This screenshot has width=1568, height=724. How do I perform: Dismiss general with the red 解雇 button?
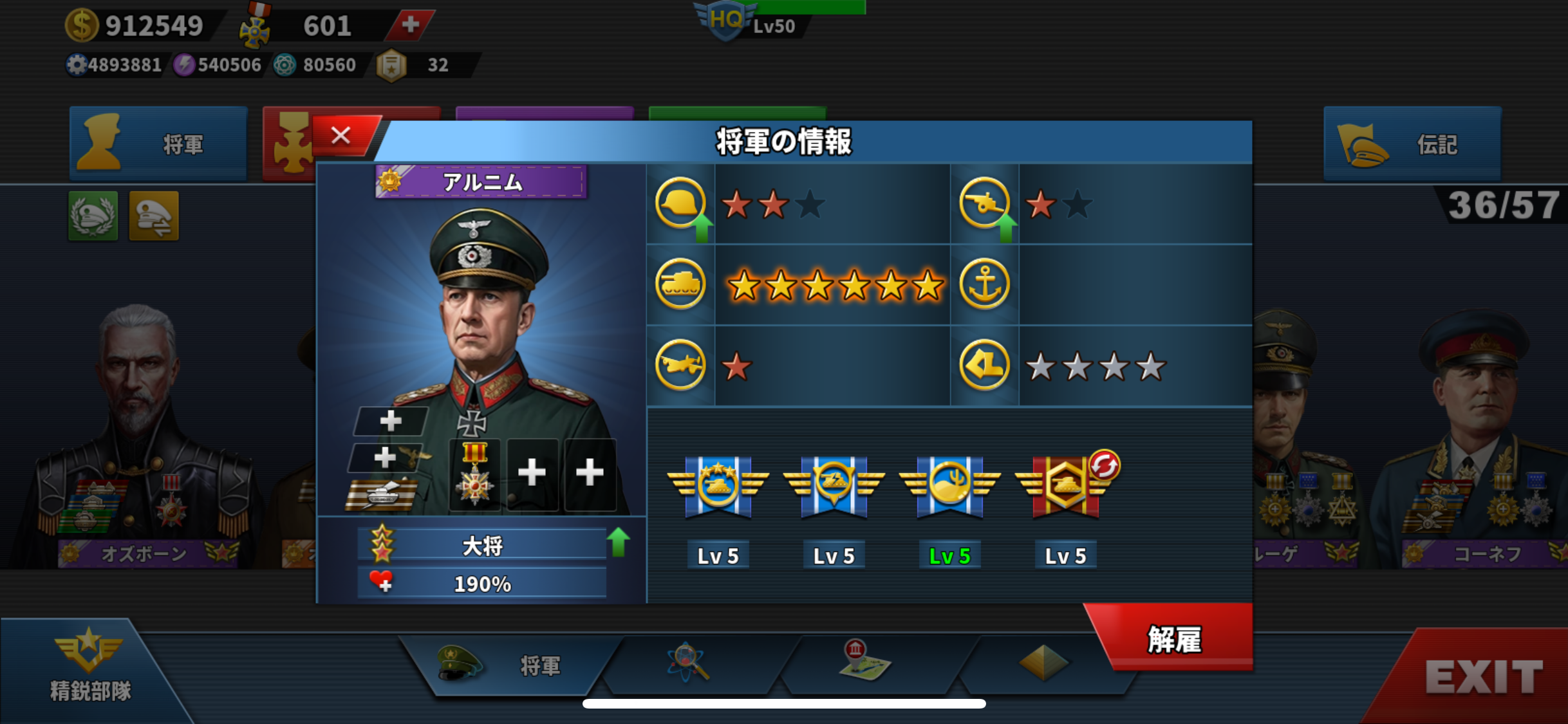coord(1174,639)
